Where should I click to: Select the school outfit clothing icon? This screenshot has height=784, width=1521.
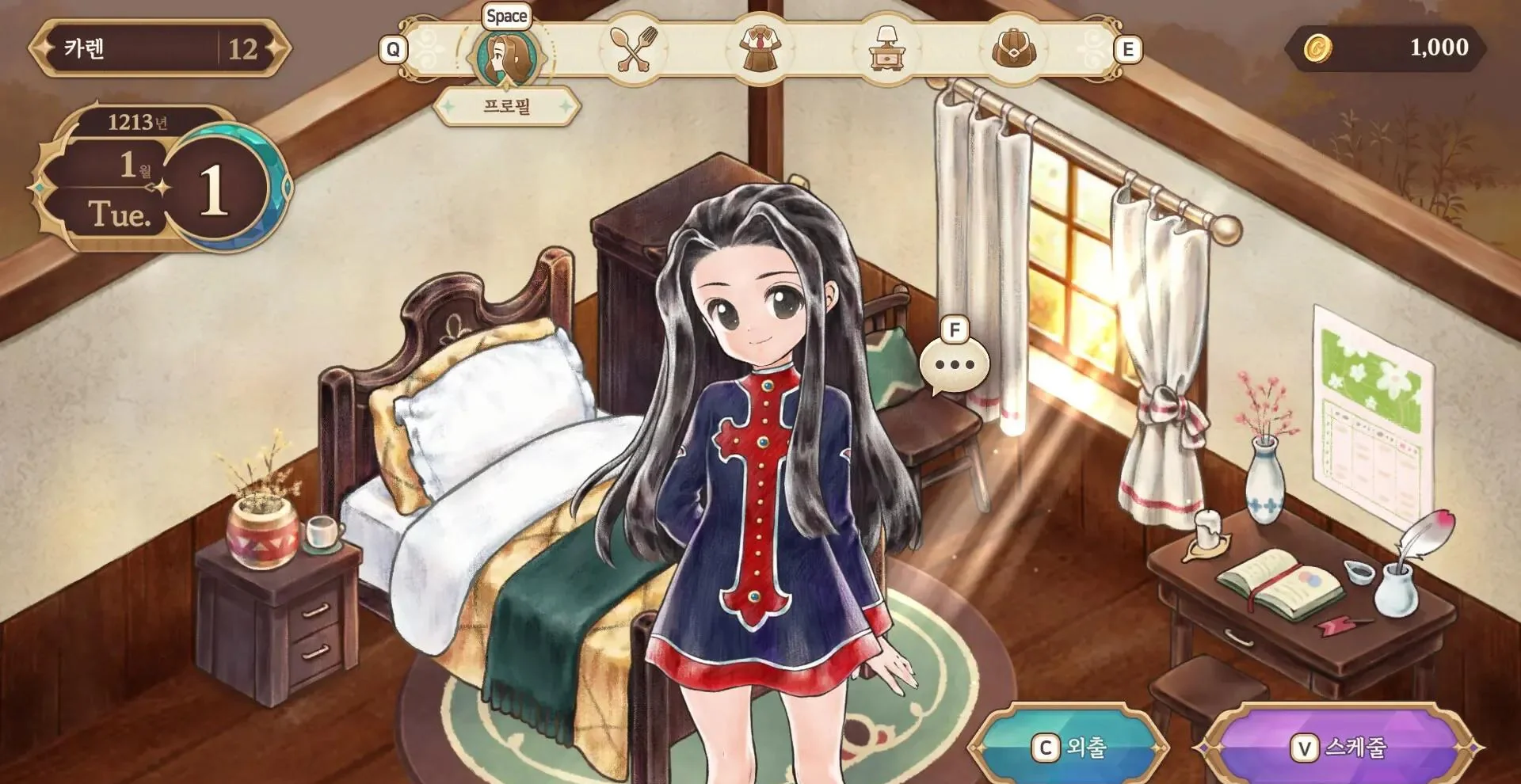point(761,49)
